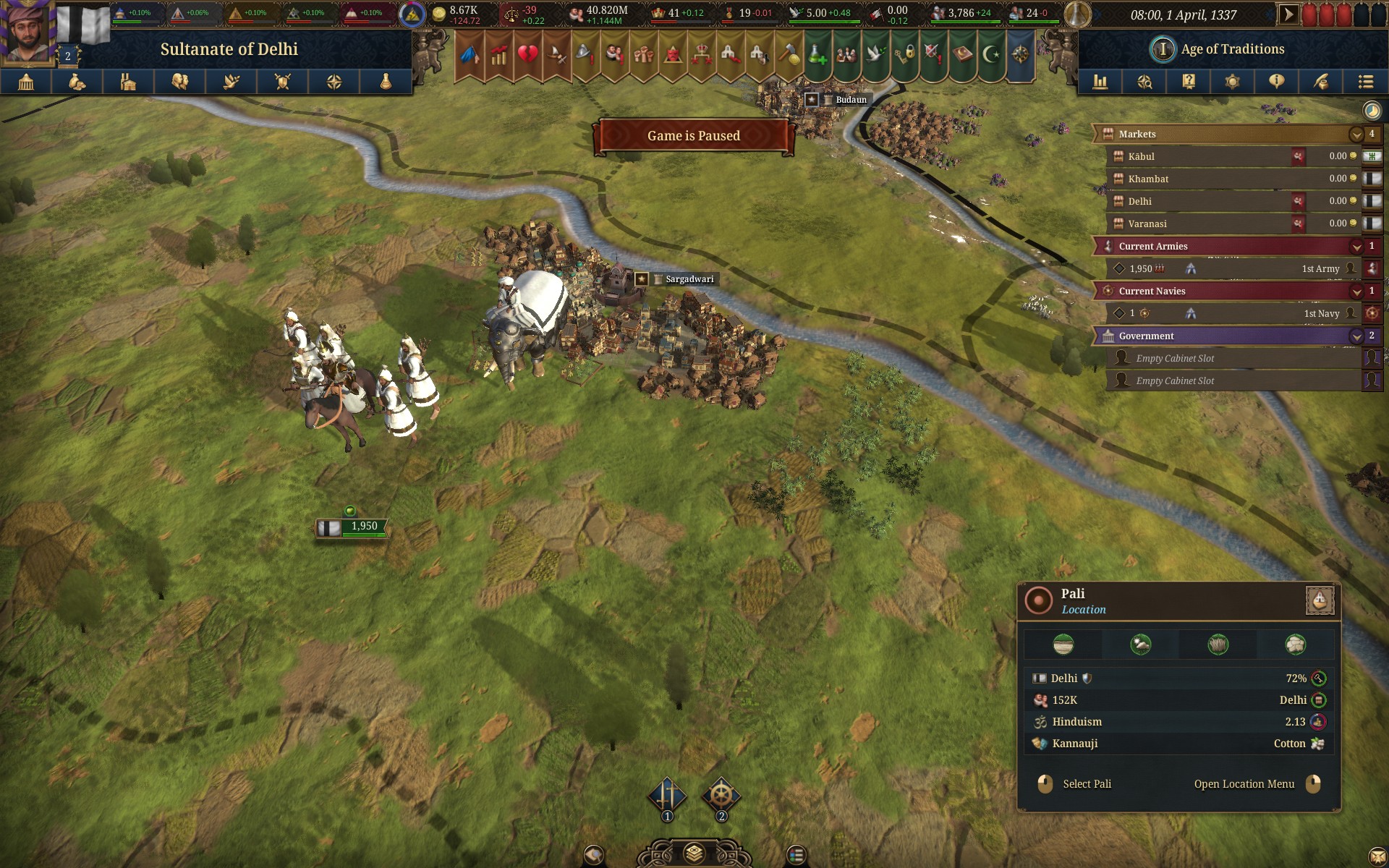Open the military crossed-swords menu
This screenshot has height=868, width=1389.
pyautogui.click(x=283, y=82)
